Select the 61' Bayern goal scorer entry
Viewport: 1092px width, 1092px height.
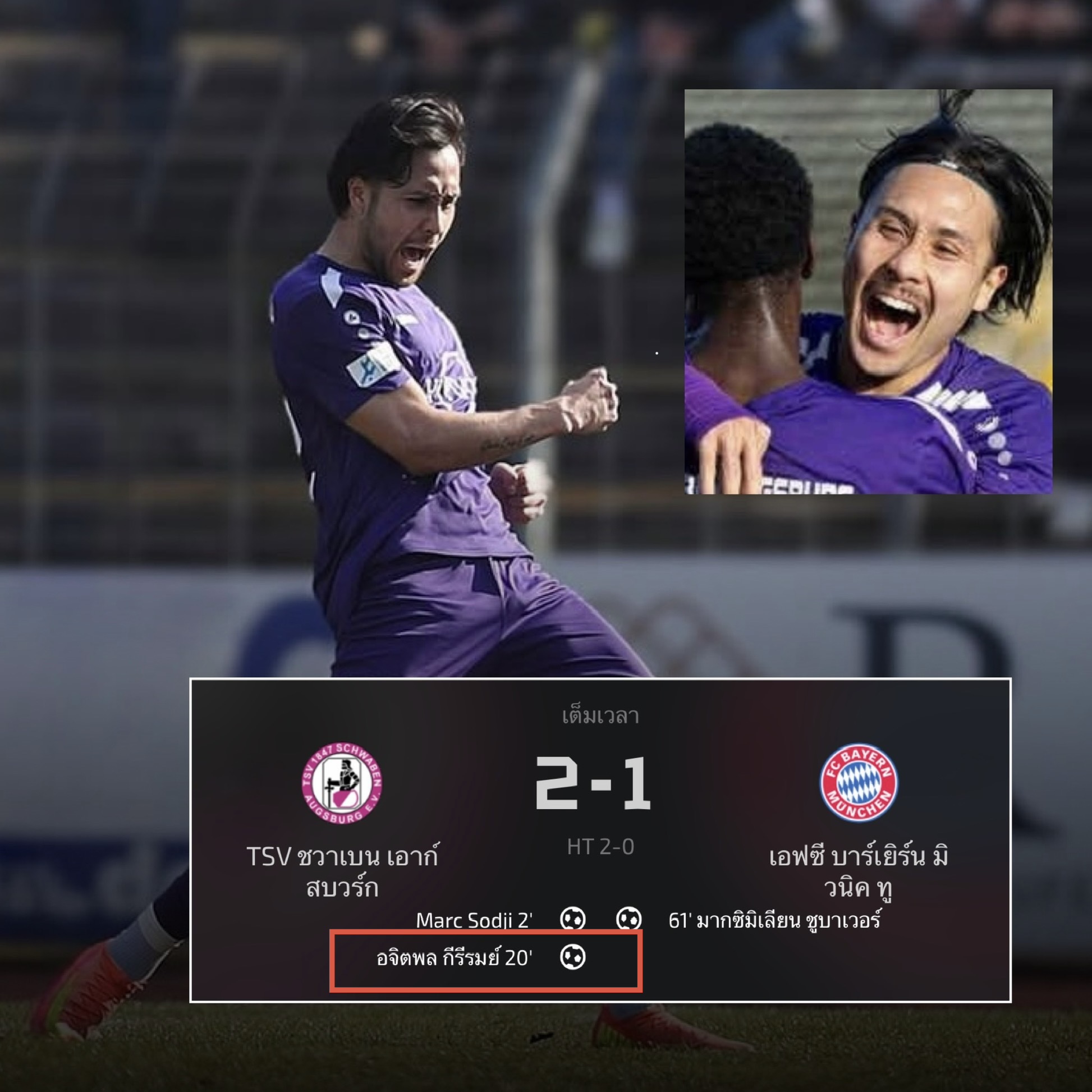pos(774,921)
